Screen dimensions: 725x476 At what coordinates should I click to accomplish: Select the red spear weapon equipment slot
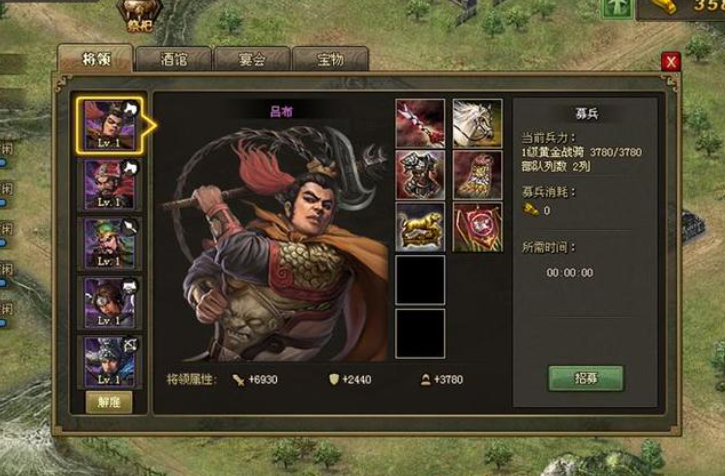[x=420, y=123]
